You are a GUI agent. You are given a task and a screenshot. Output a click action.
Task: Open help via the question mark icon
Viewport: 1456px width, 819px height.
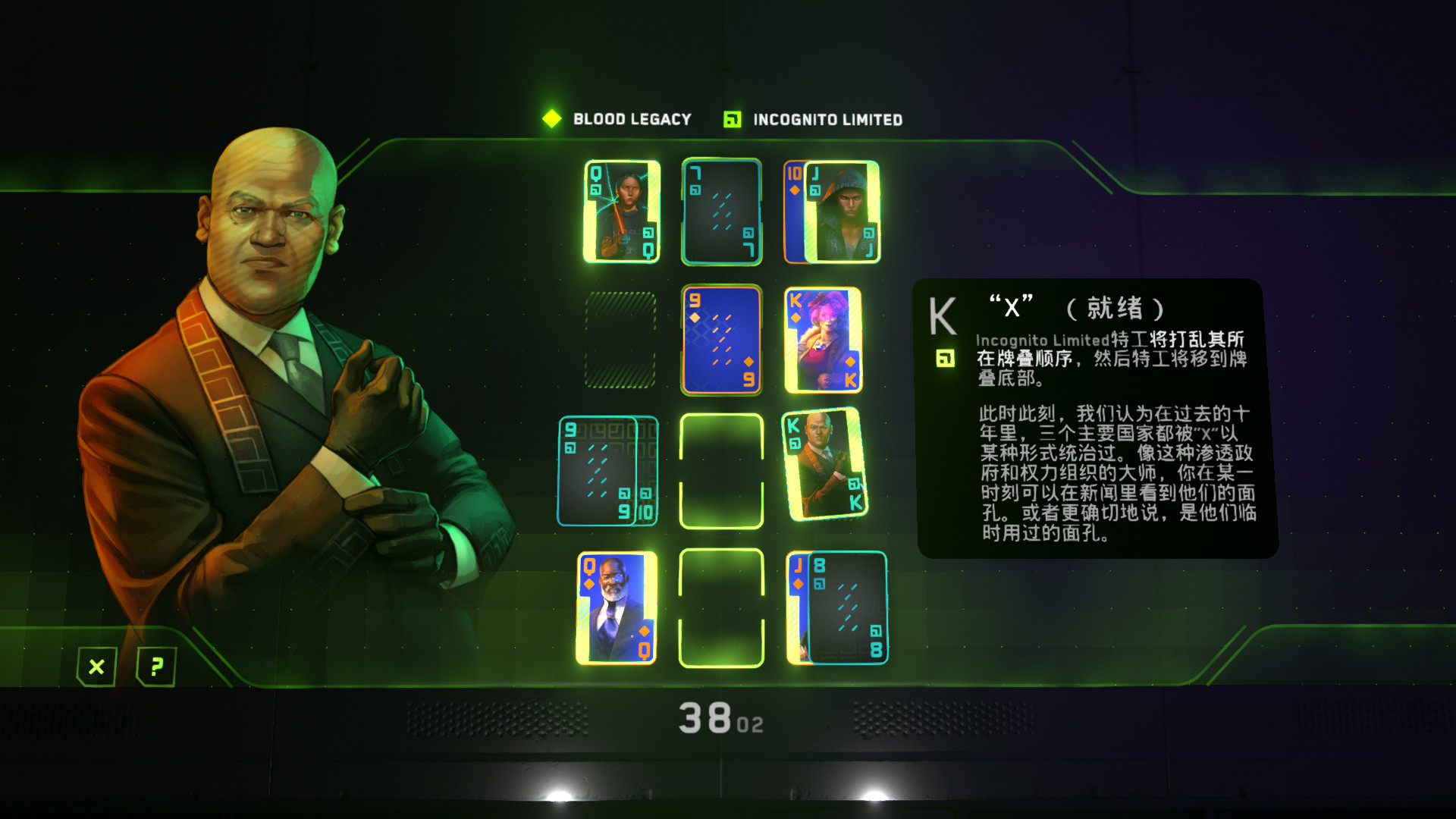pyautogui.click(x=156, y=668)
